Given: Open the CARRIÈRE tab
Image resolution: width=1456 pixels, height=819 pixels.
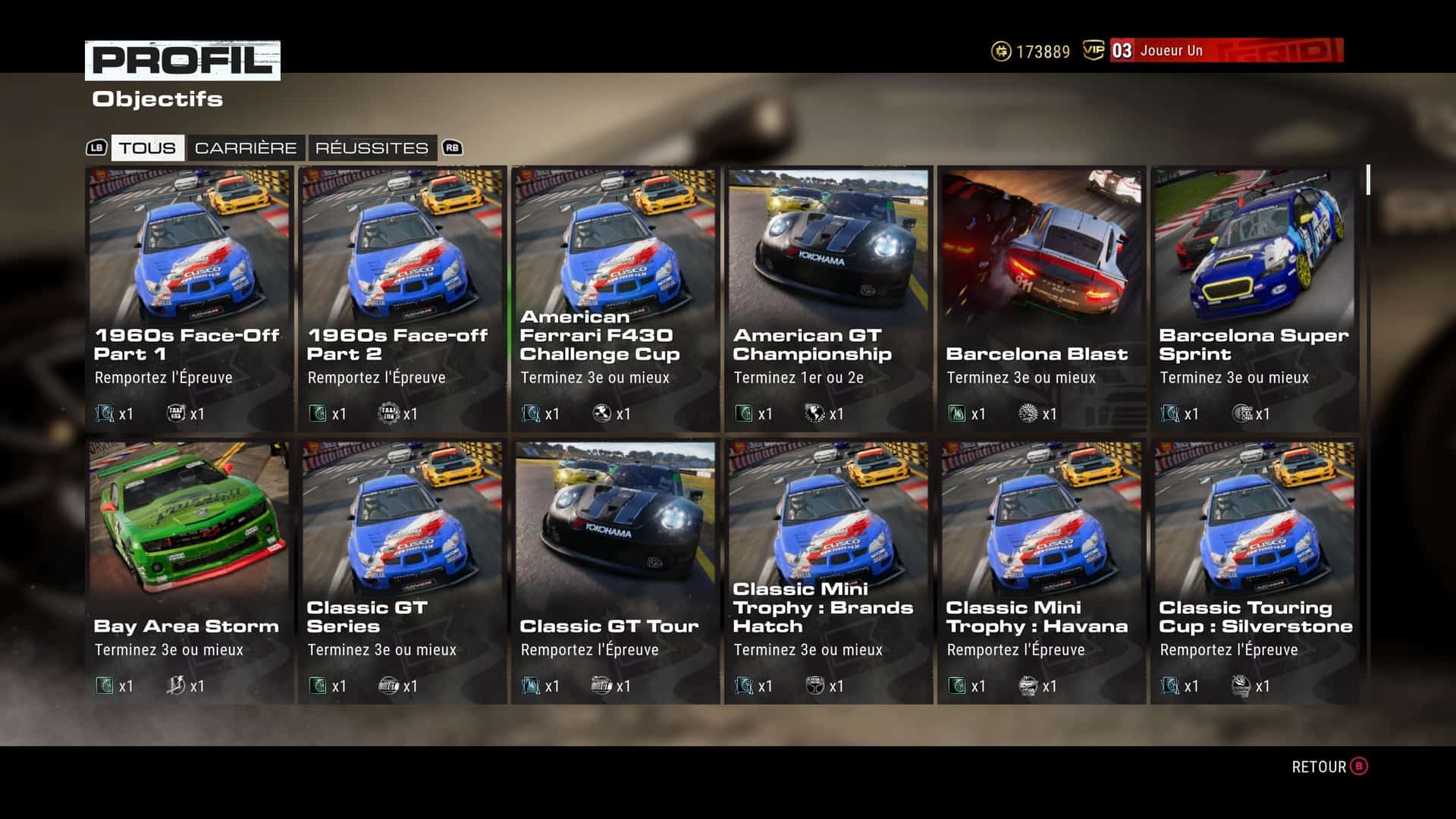Looking at the screenshot, I should pyautogui.click(x=246, y=148).
